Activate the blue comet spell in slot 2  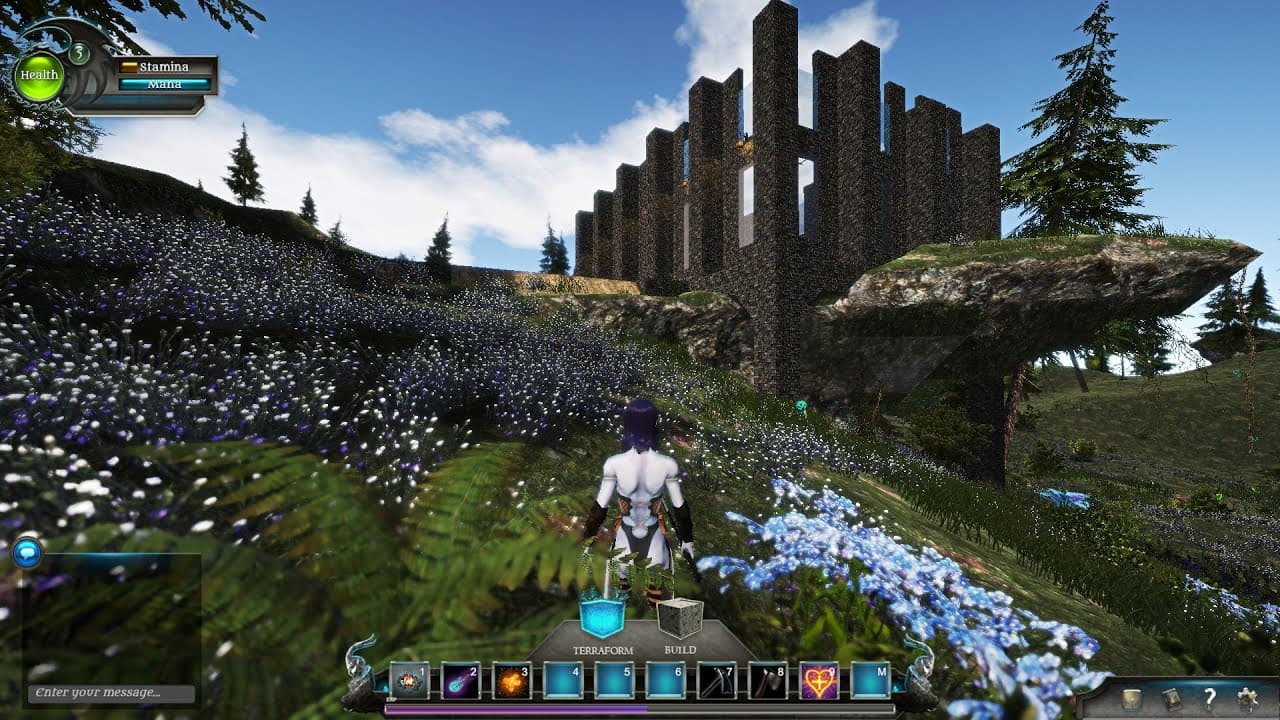pos(461,681)
